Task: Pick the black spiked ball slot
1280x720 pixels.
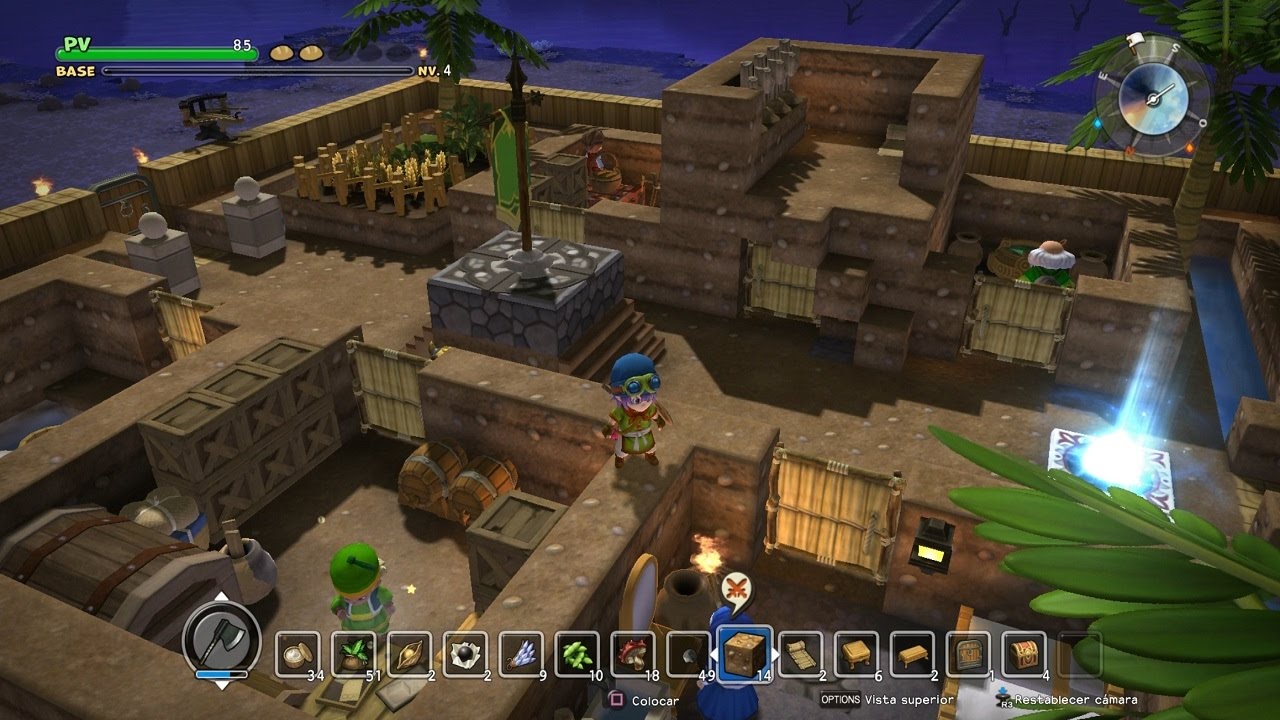Action: (x=465, y=655)
